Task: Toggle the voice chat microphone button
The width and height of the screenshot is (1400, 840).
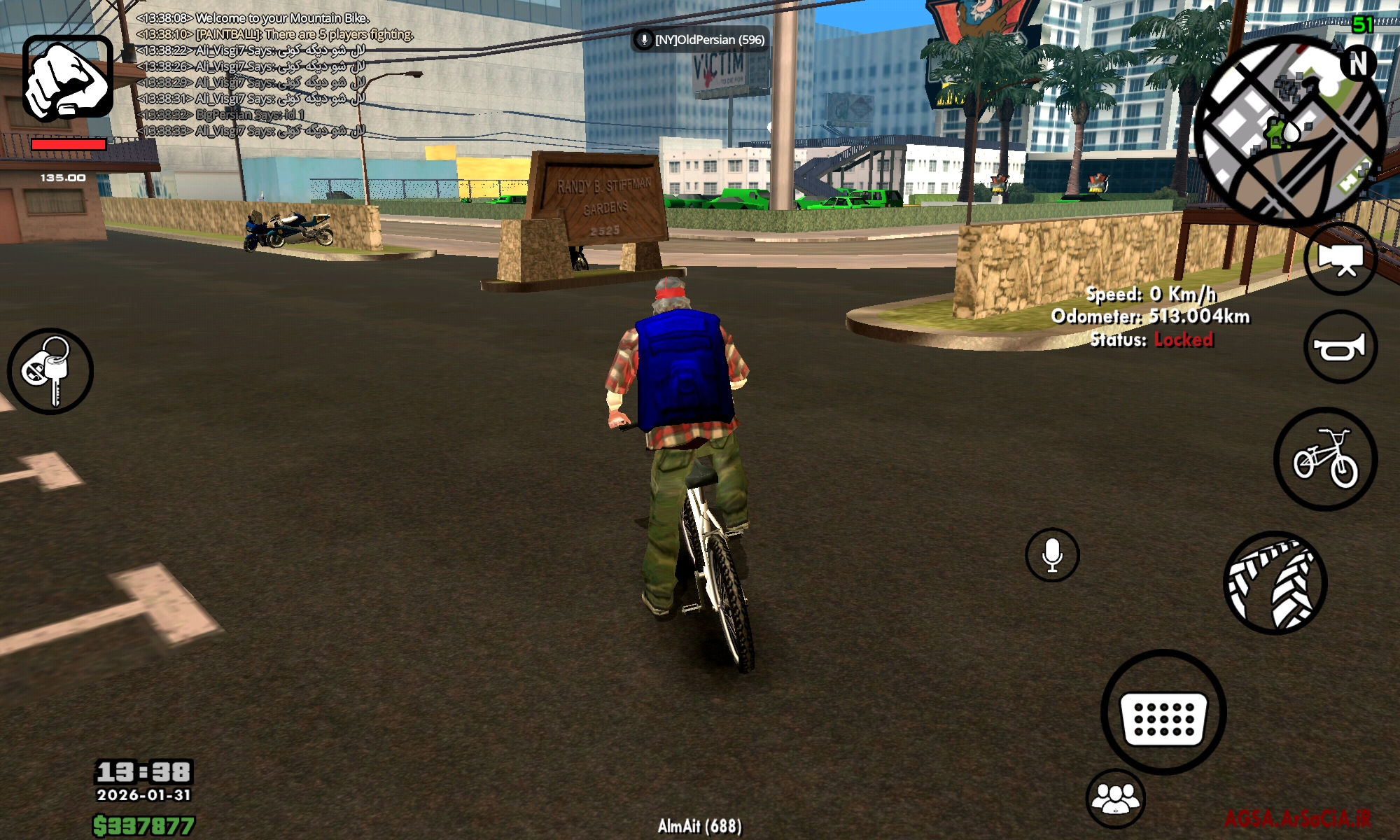Action: pyautogui.click(x=1052, y=555)
